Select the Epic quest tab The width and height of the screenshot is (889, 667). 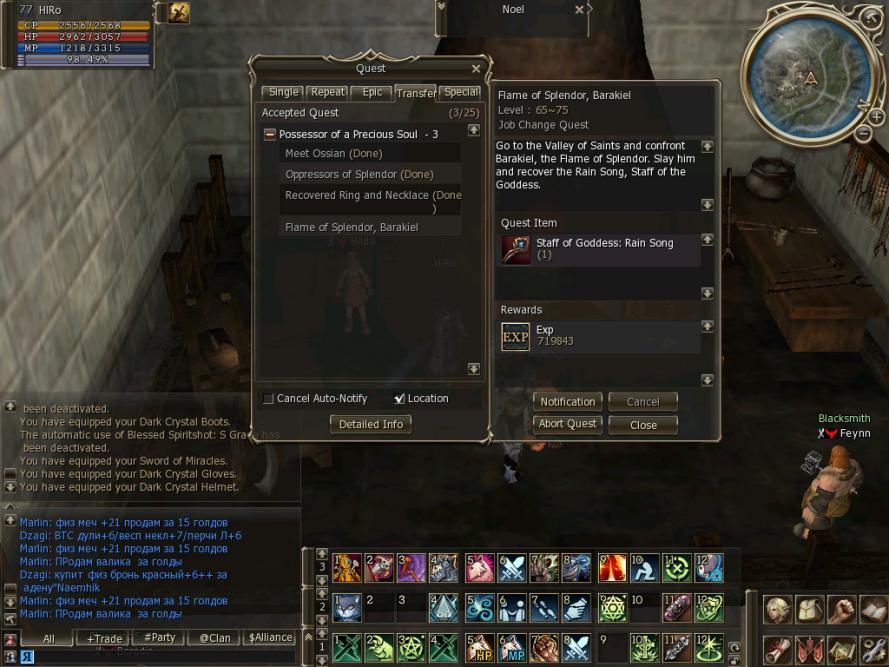click(372, 92)
